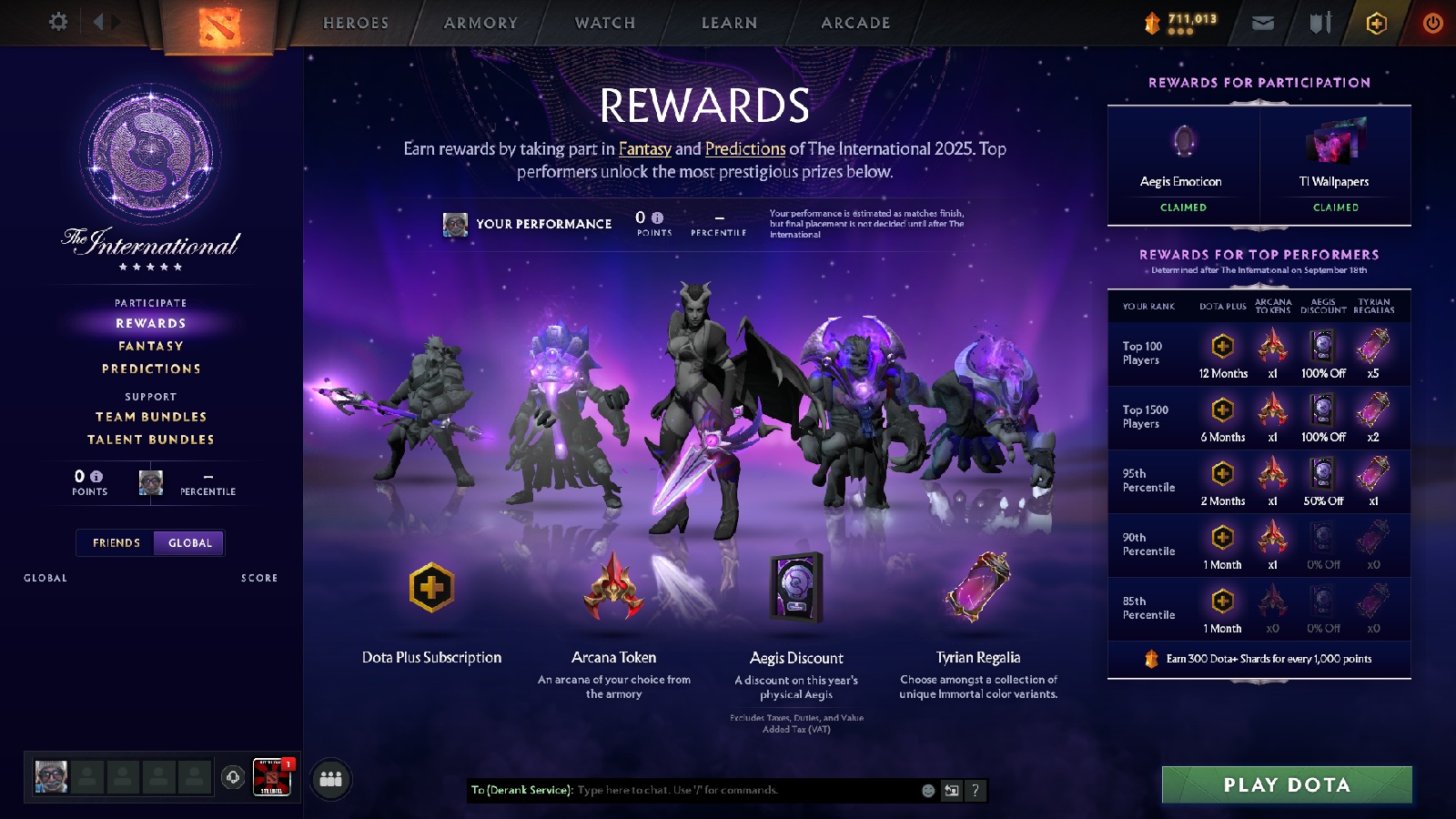The image size is (1456, 819).
Task: Open the settings gear icon
Action: point(57,22)
